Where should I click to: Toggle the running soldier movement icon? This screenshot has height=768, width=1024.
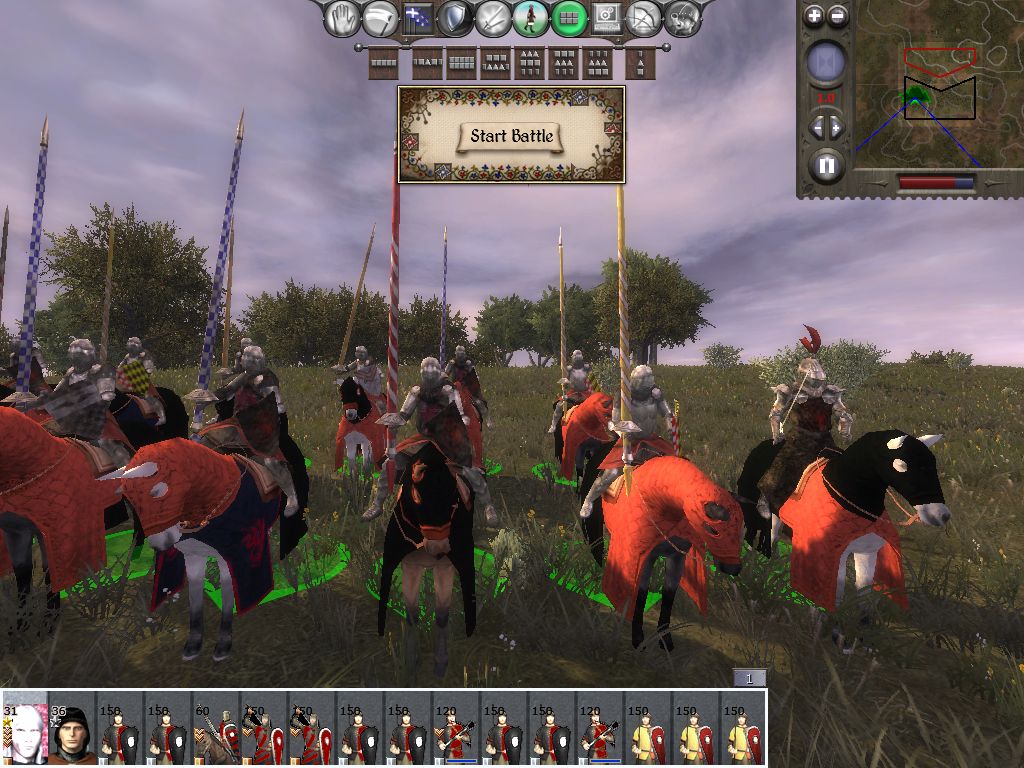pyautogui.click(x=531, y=17)
